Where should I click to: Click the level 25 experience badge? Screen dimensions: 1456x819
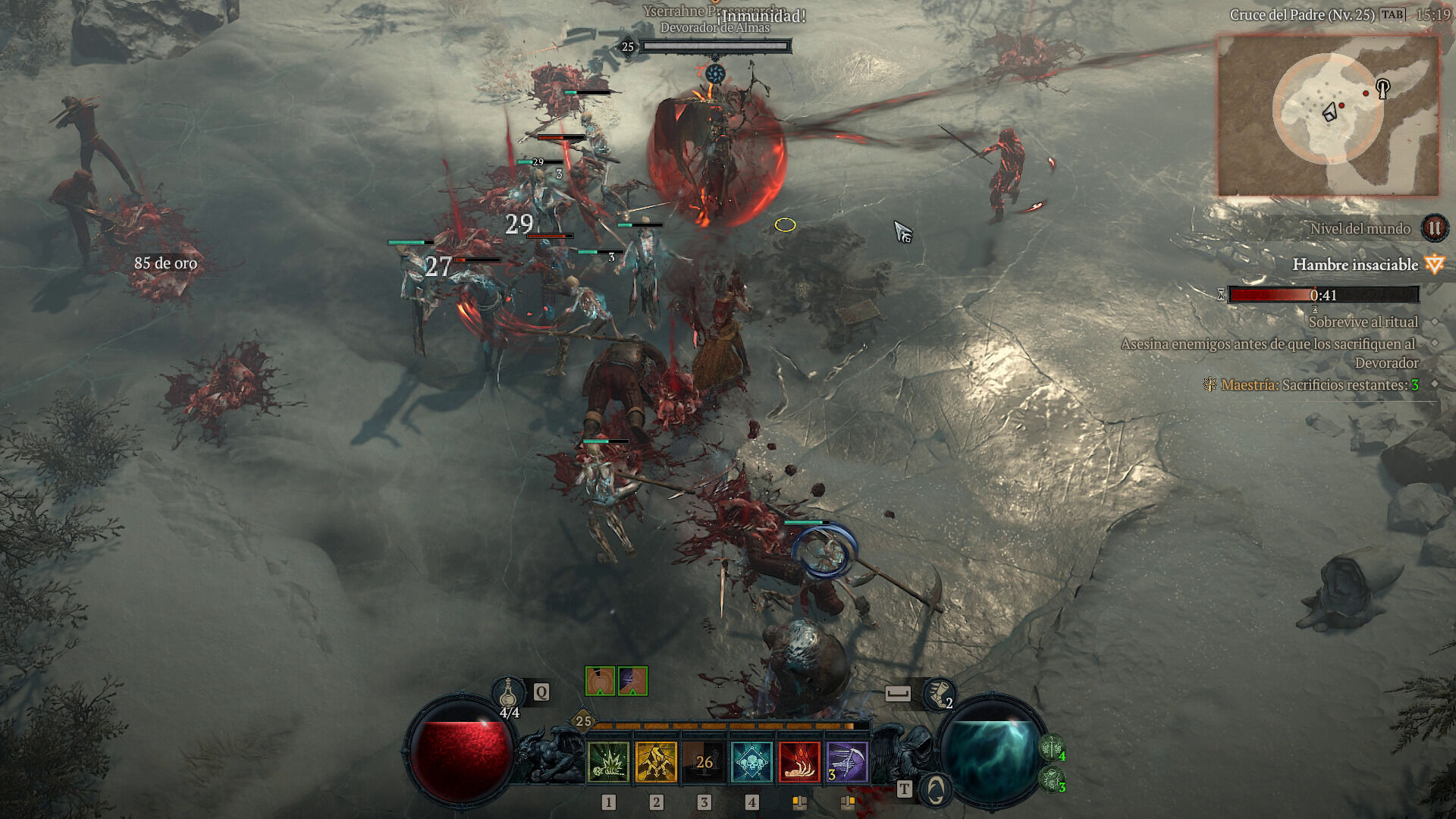pyautogui.click(x=583, y=721)
